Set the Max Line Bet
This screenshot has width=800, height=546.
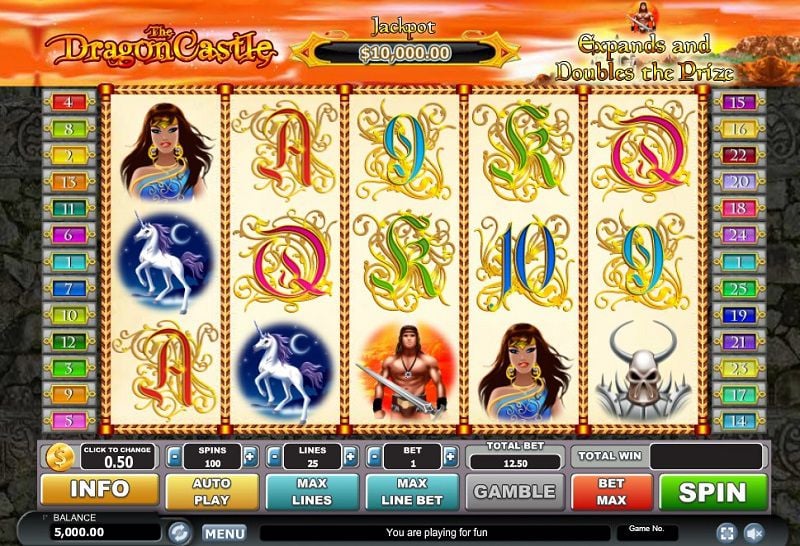click(x=411, y=490)
